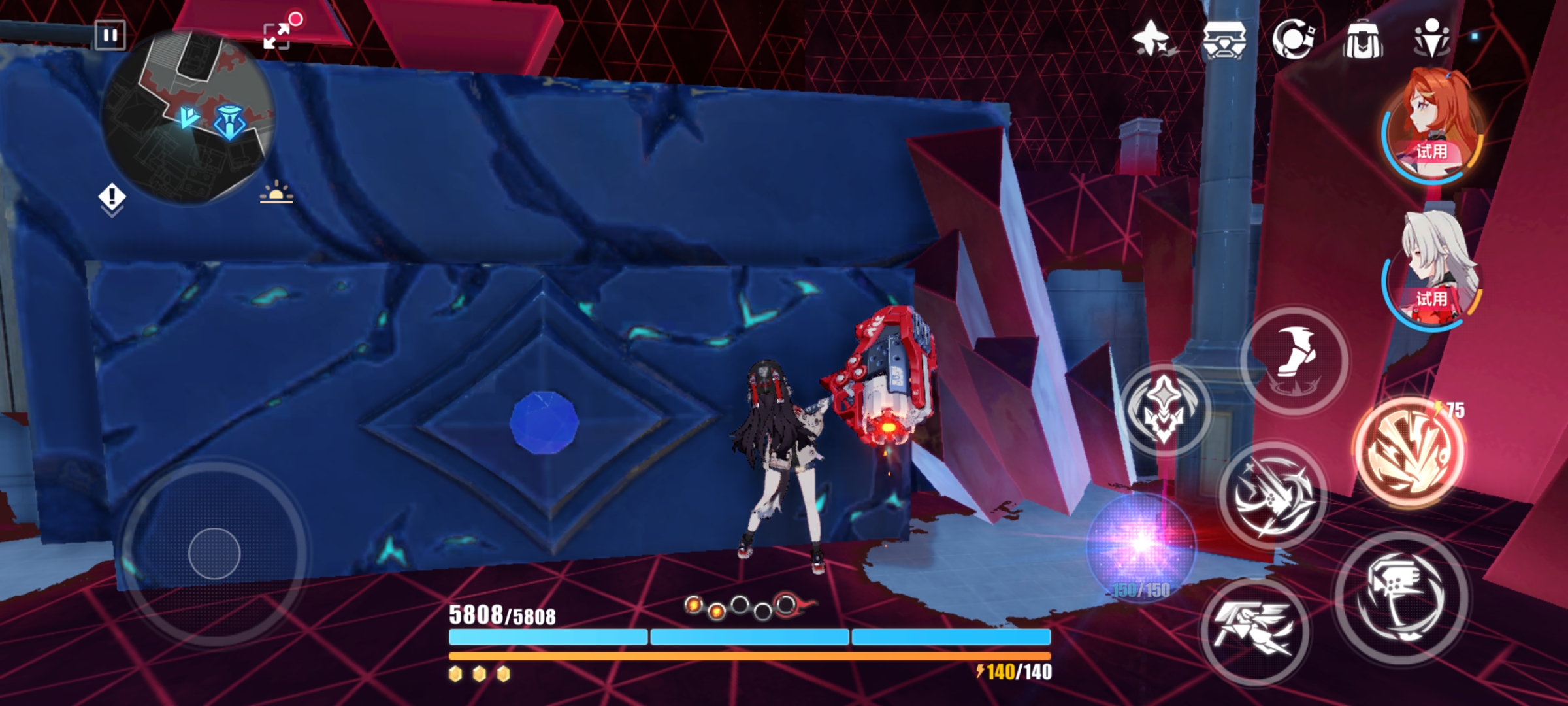1568x706 pixels.
Task: Tap the basic attack gauntlet button
Action: pyautogui.click(x=1401, y=597)
